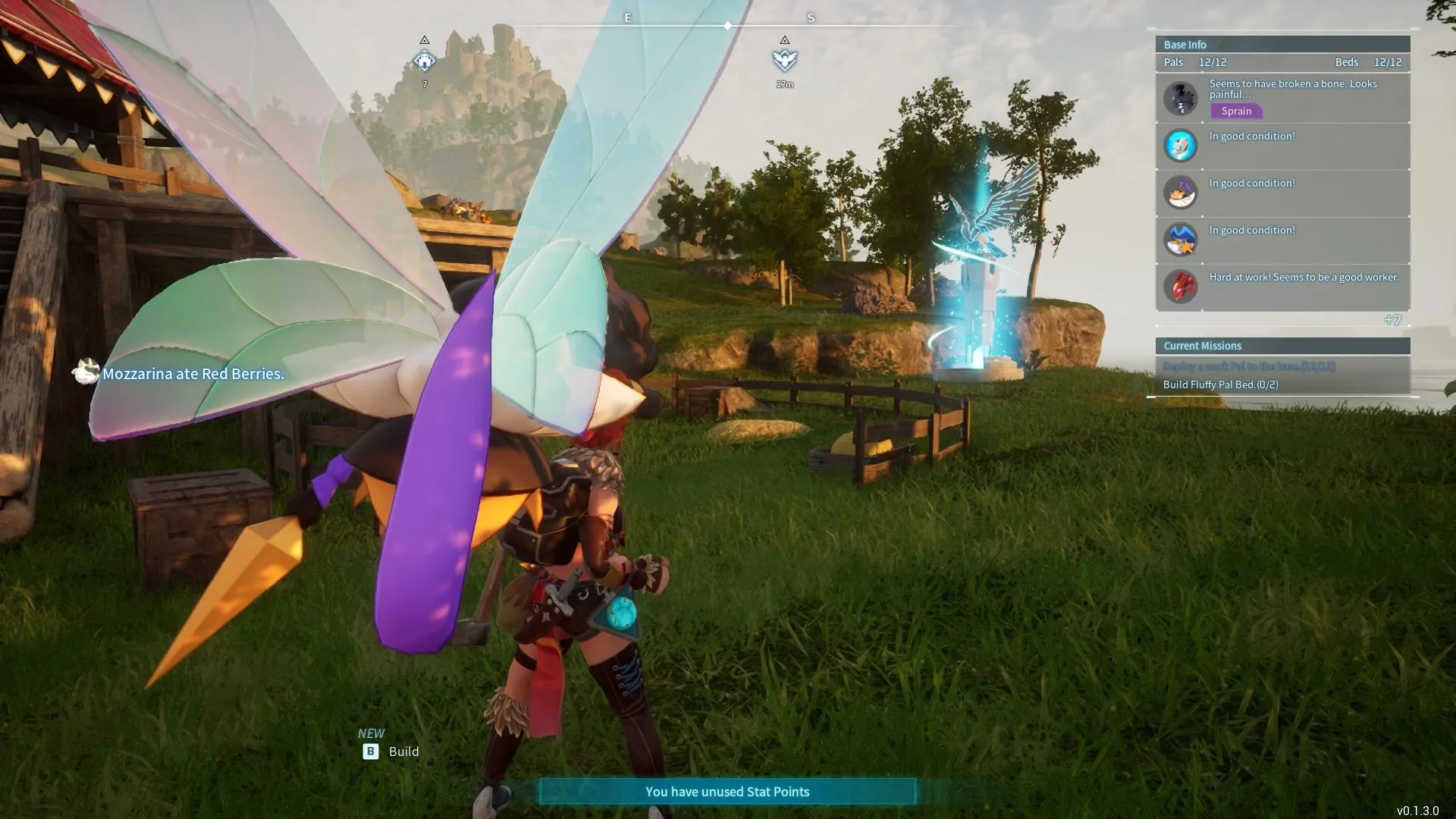Select the red Pal that is hard at work

pos(1180,287)
